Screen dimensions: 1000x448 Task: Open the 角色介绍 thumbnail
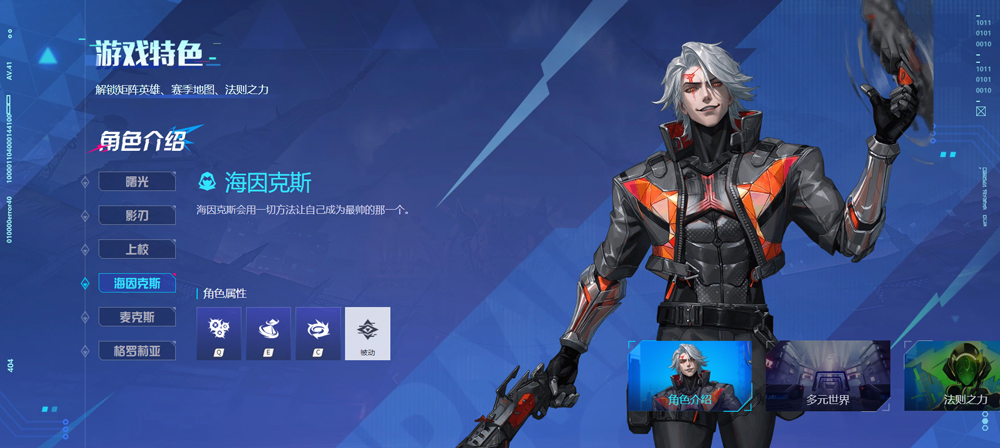click(x=689, y=376)
